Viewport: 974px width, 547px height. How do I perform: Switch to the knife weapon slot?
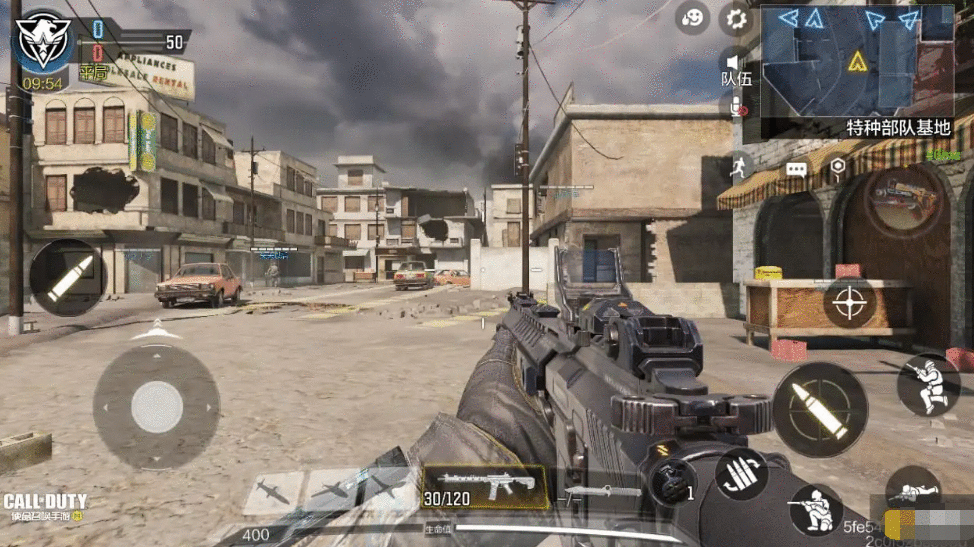(602, 492)
